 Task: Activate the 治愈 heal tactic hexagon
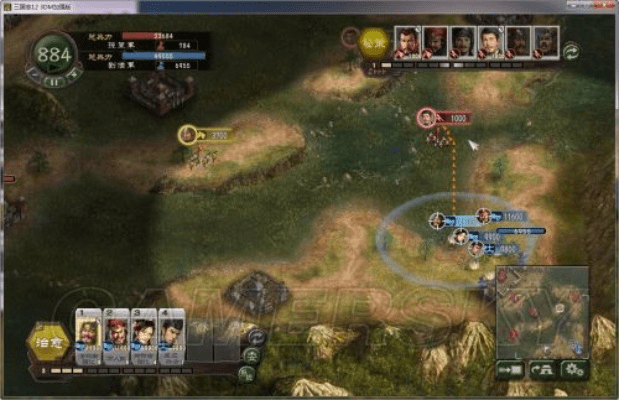47,342
